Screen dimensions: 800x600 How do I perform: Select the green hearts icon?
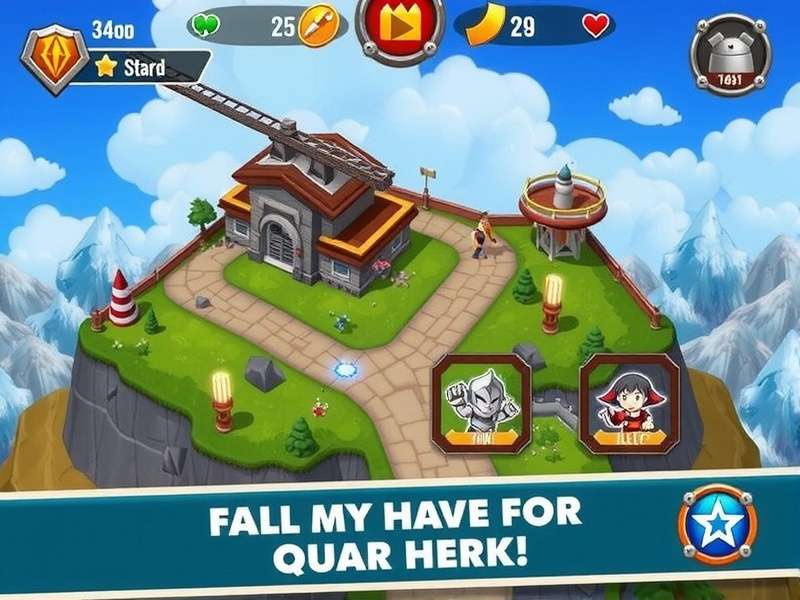pyautogui.click(x=204, y=24)
